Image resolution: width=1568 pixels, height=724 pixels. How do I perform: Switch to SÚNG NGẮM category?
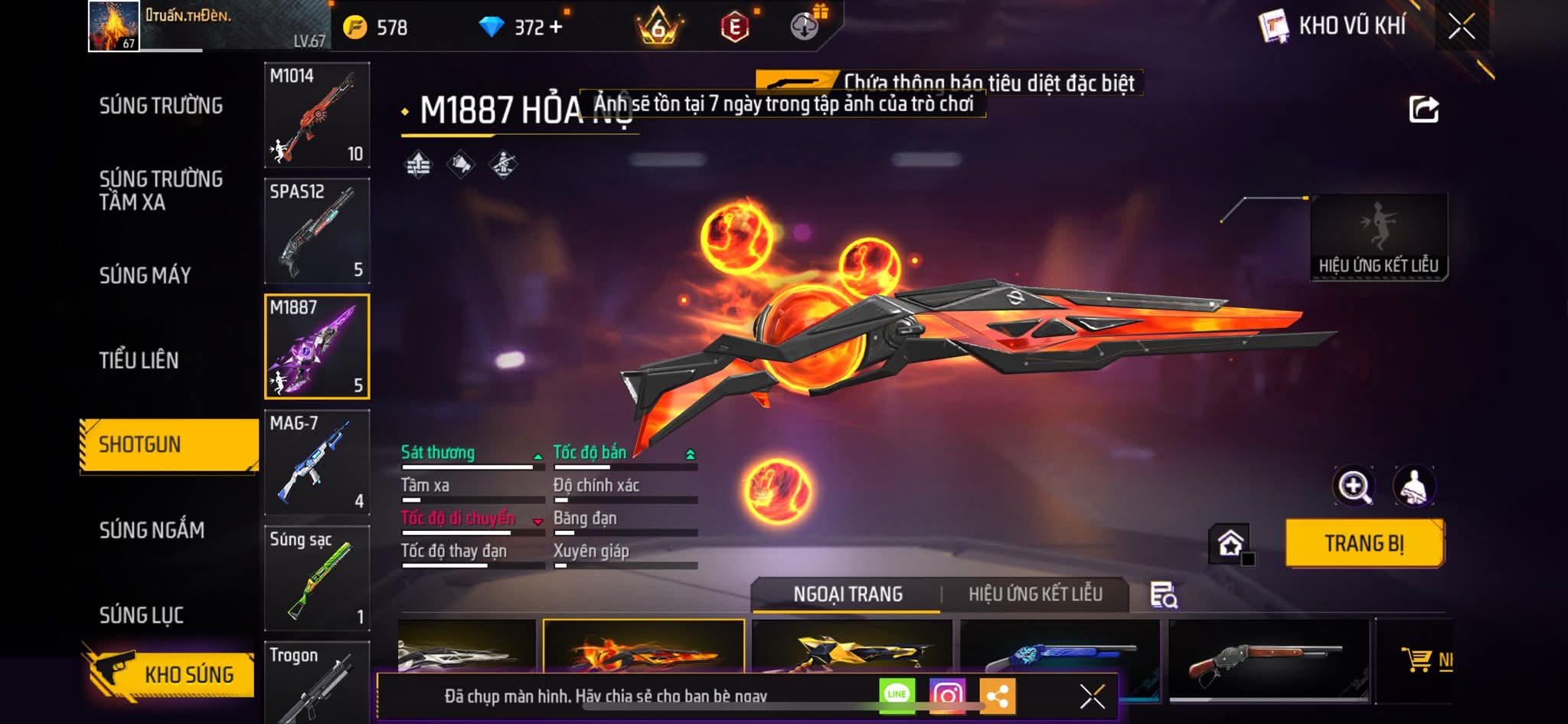(x=152, y=529)
